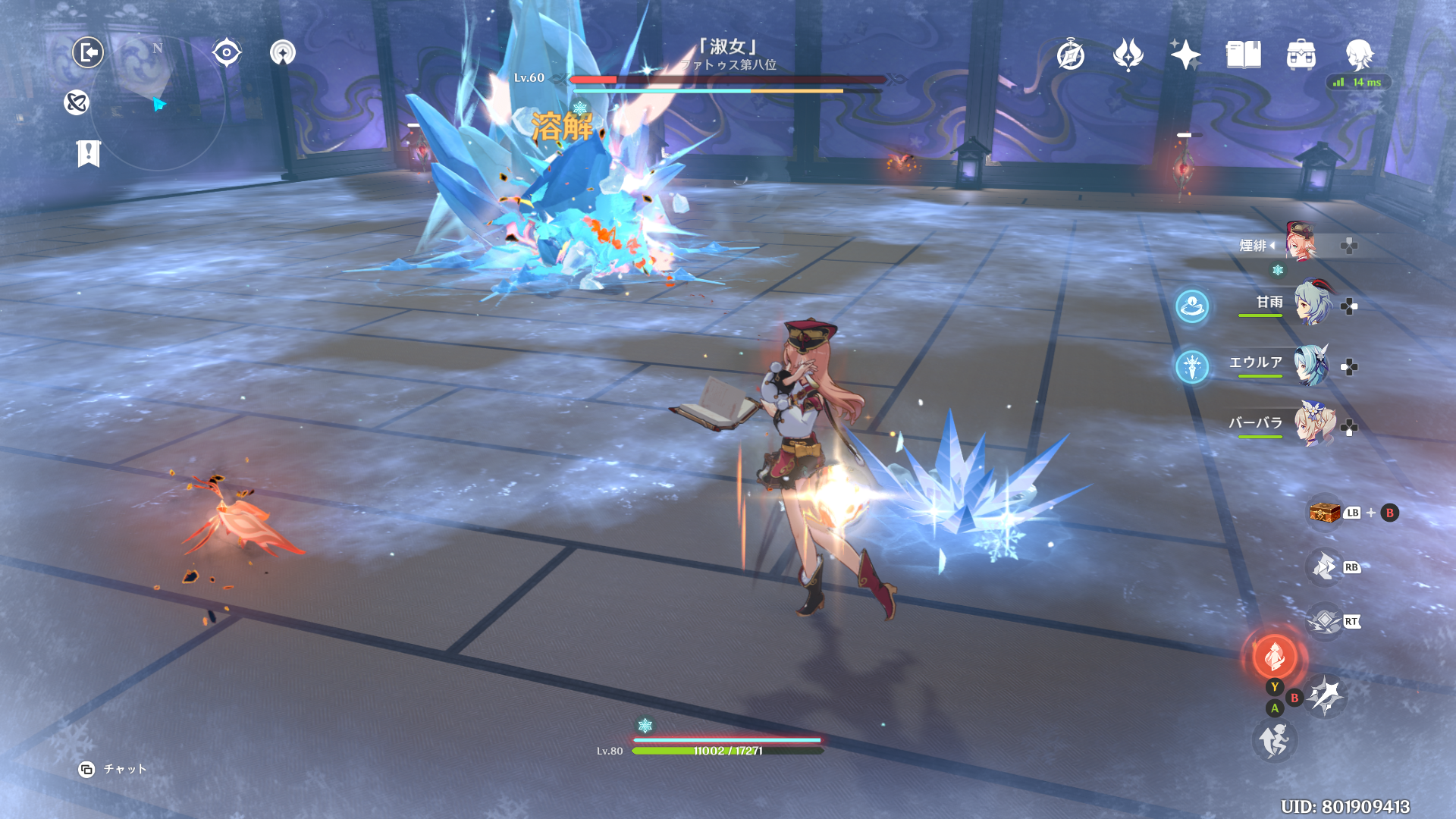Open the Paimon character menu
This screenshot has height=819, width=1456.
pos(1359,55)
